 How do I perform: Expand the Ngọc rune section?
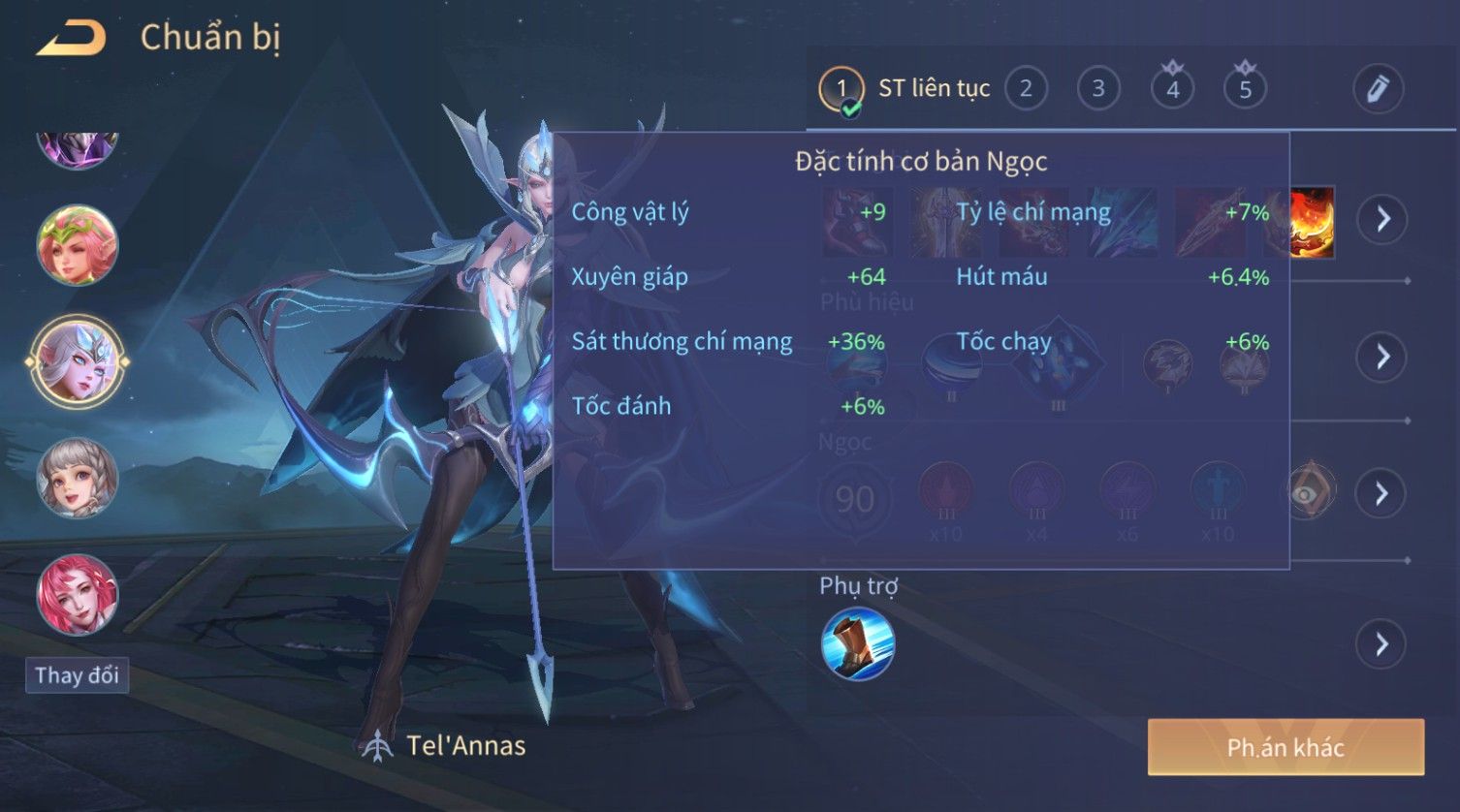coord(1381,494)
